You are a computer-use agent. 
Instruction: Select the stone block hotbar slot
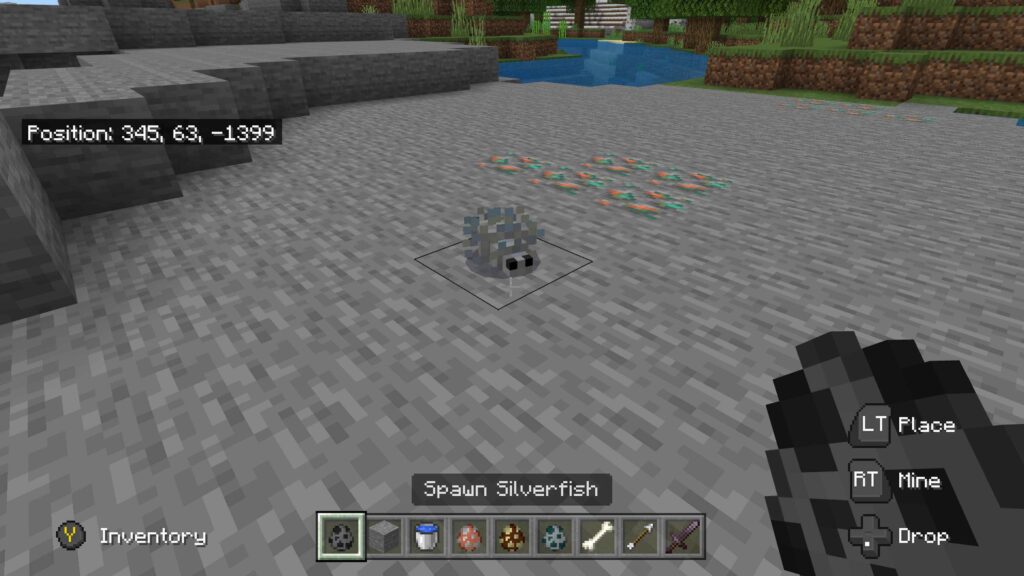point(384,536)
